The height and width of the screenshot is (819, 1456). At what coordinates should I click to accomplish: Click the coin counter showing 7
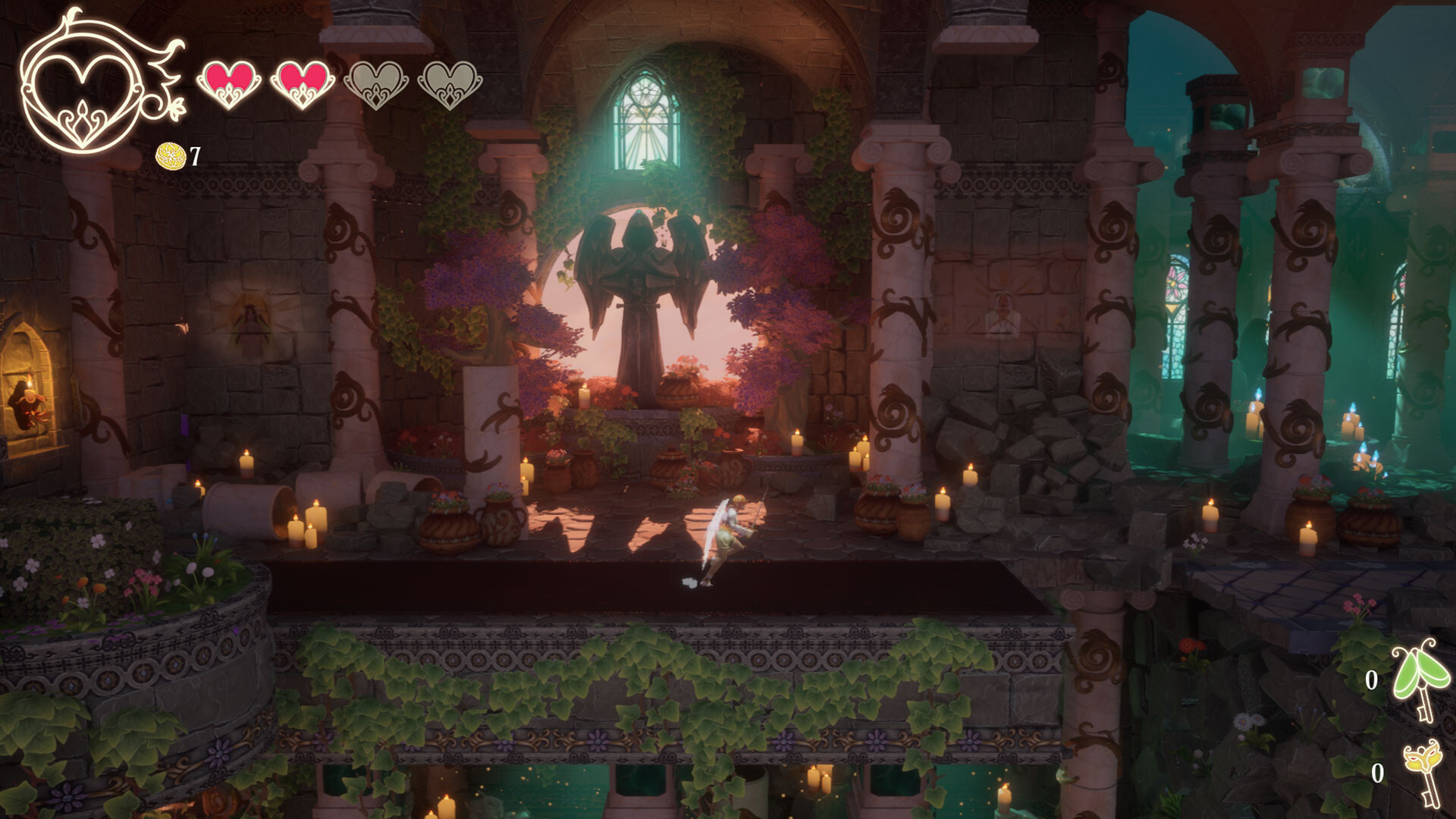click(196, 158)
